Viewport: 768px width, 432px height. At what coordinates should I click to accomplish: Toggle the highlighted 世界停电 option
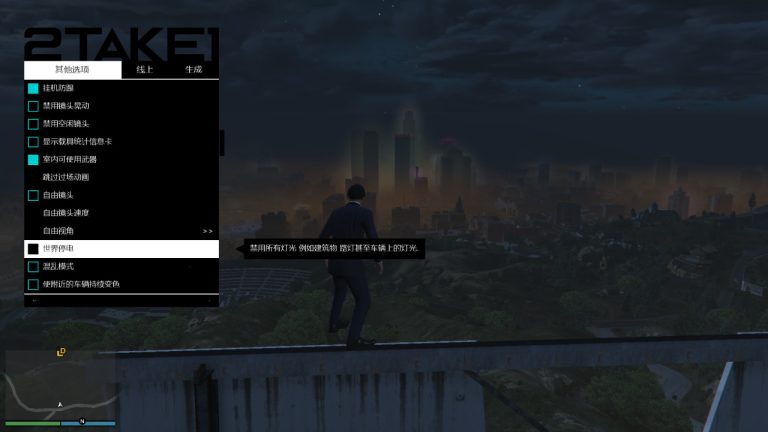33,249
